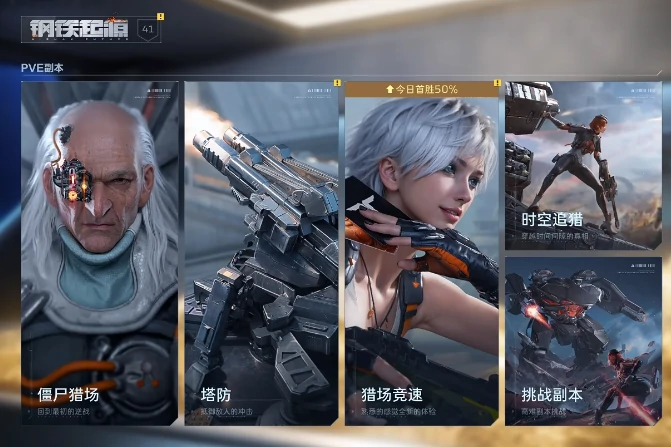The height and width of the screenshot is (447, 671).
Task: Open the 挑战副本 challenge dungeon tile
Action: click(583, 340)
